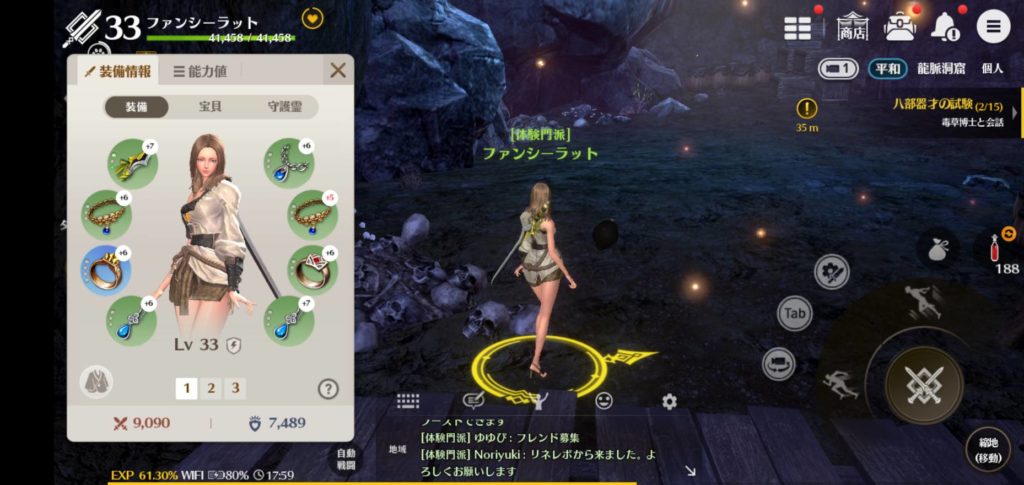Open the question mark help button
The height and width of the screenshot is (485, 1024).
(x=328, y=389)
